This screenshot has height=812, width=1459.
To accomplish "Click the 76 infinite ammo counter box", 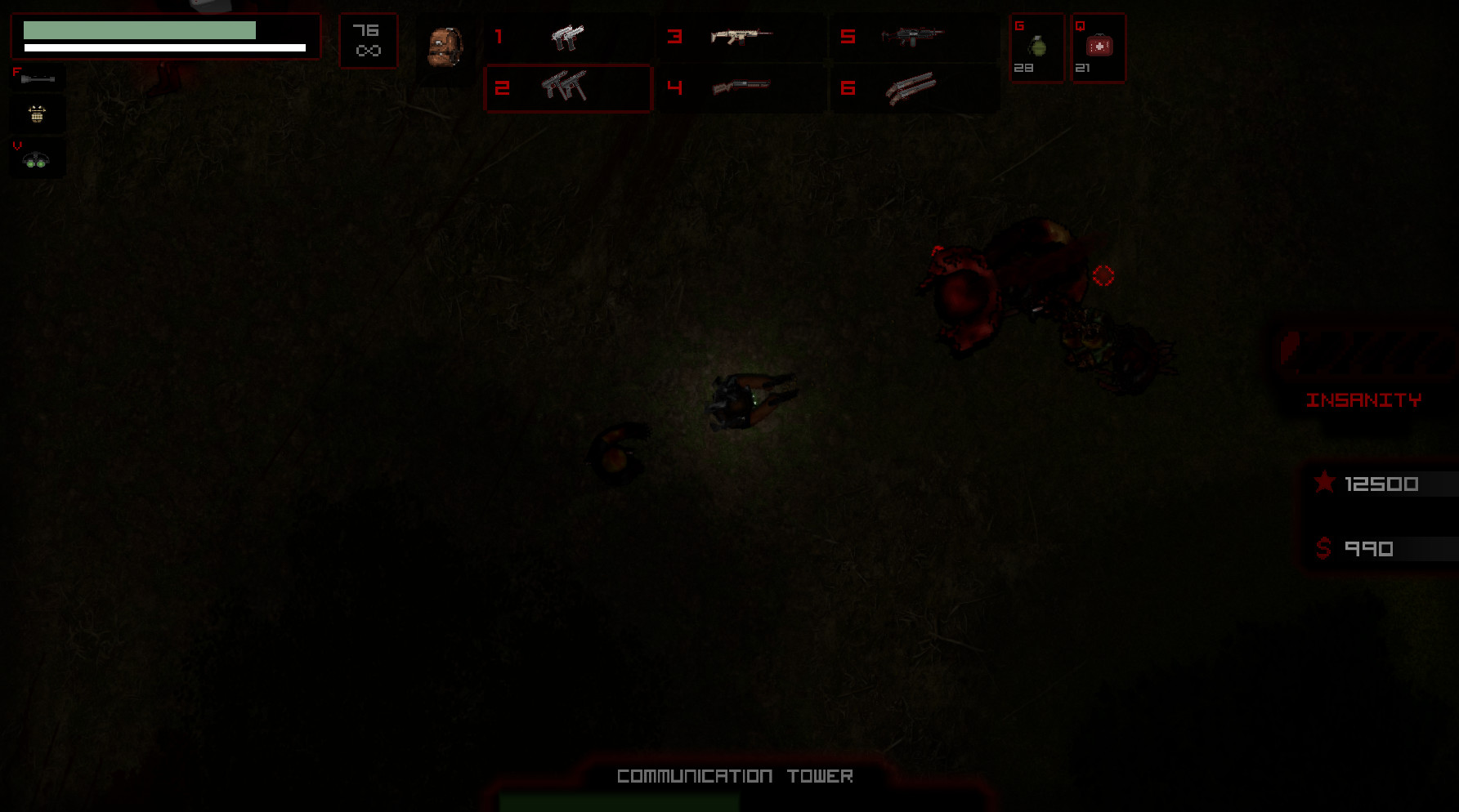I will point(368,40).
